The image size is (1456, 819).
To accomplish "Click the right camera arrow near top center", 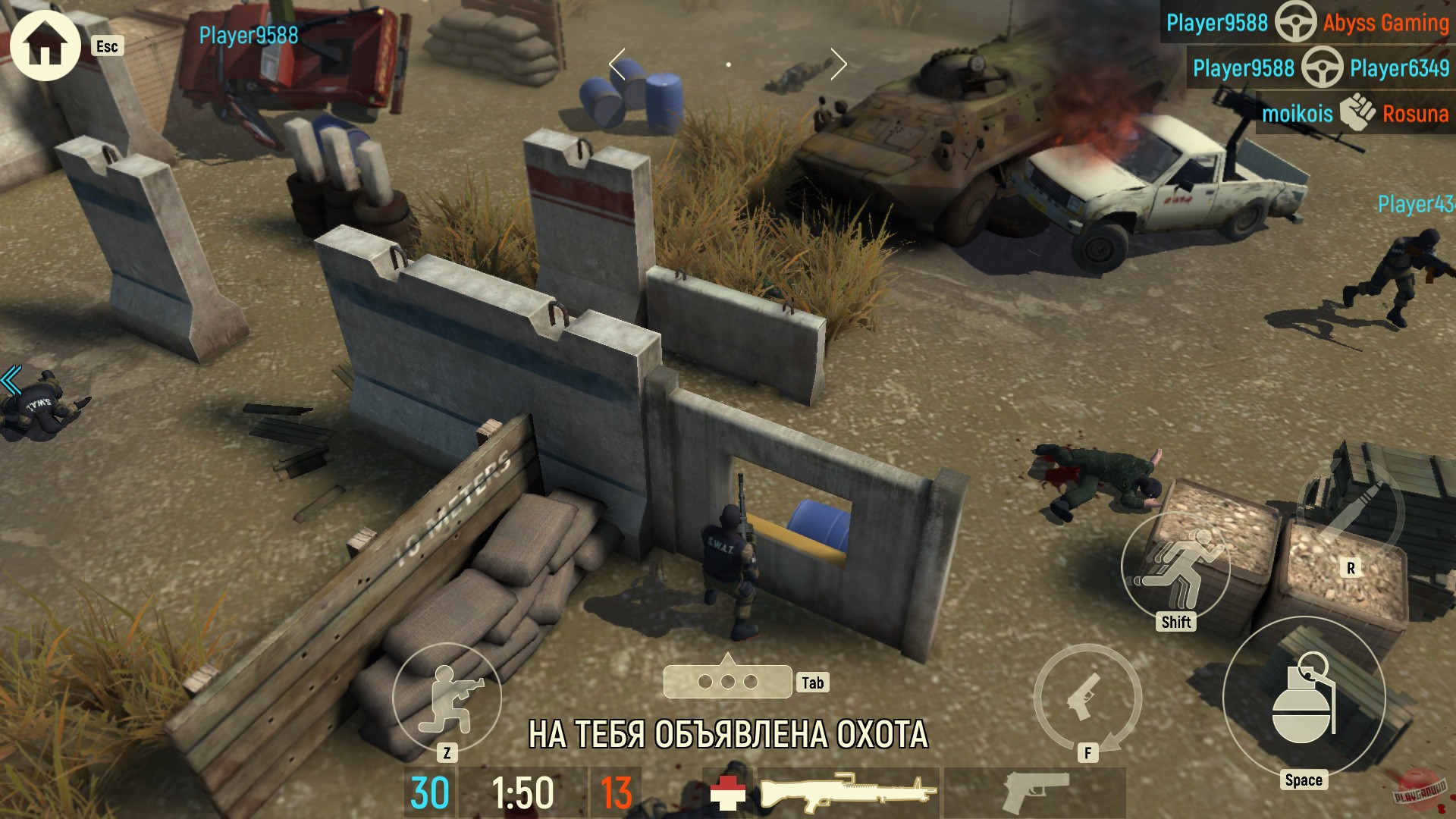I will coord(838,64).
